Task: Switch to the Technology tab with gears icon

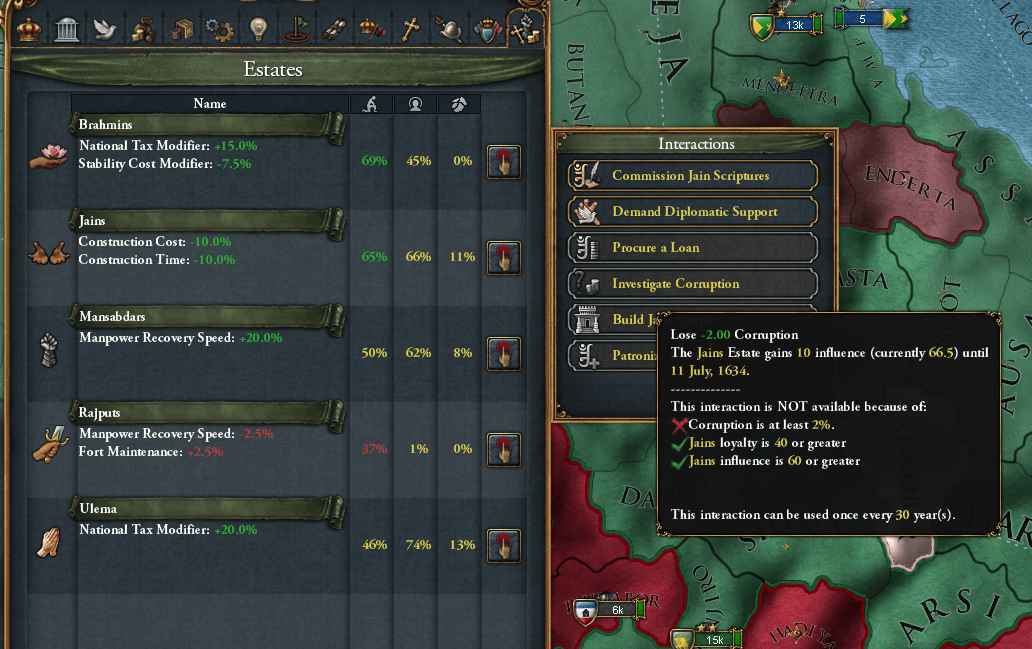Action: click(219, 29)
